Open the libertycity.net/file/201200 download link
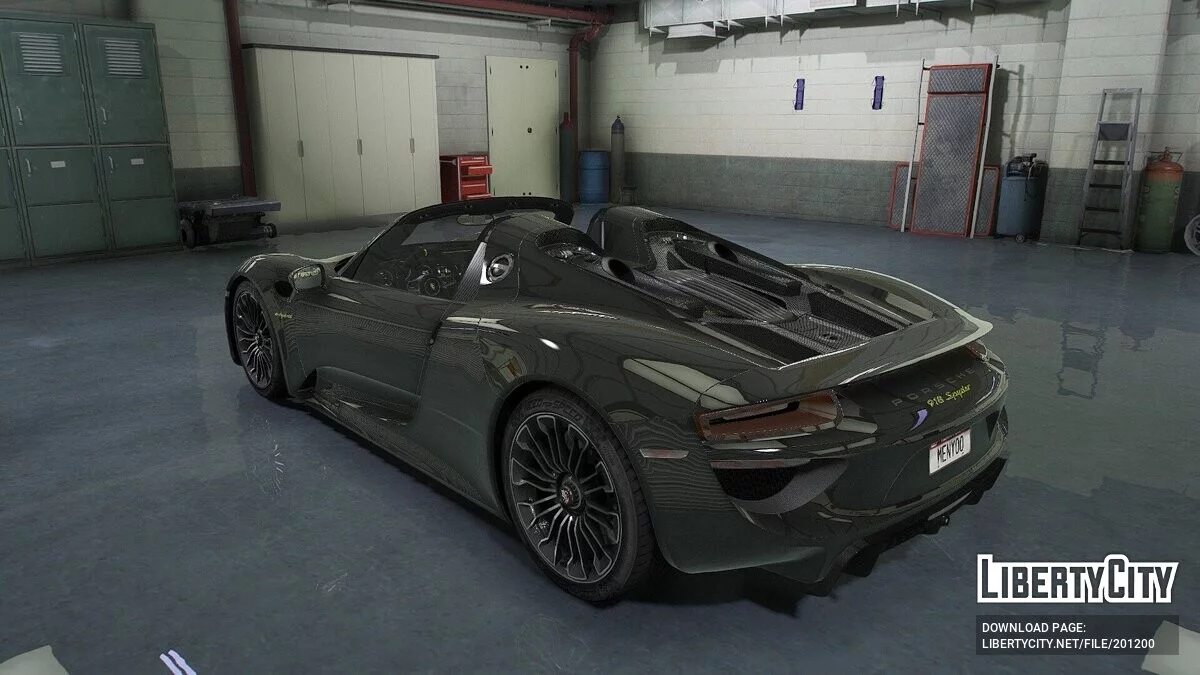Viewport: 1200px width, 675px height. click(1067, 643)
